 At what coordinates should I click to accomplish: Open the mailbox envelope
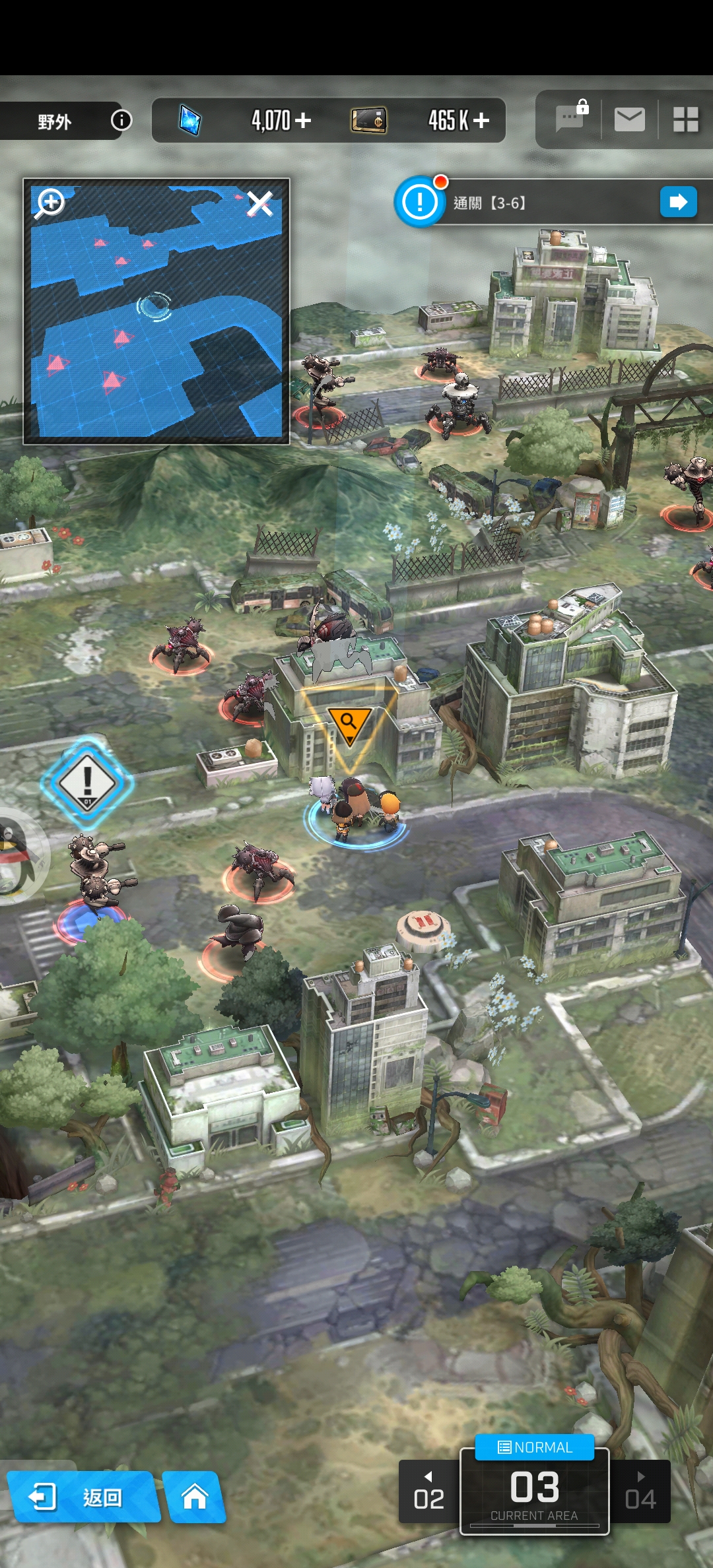pyautogui.click(x=629, y=119)
